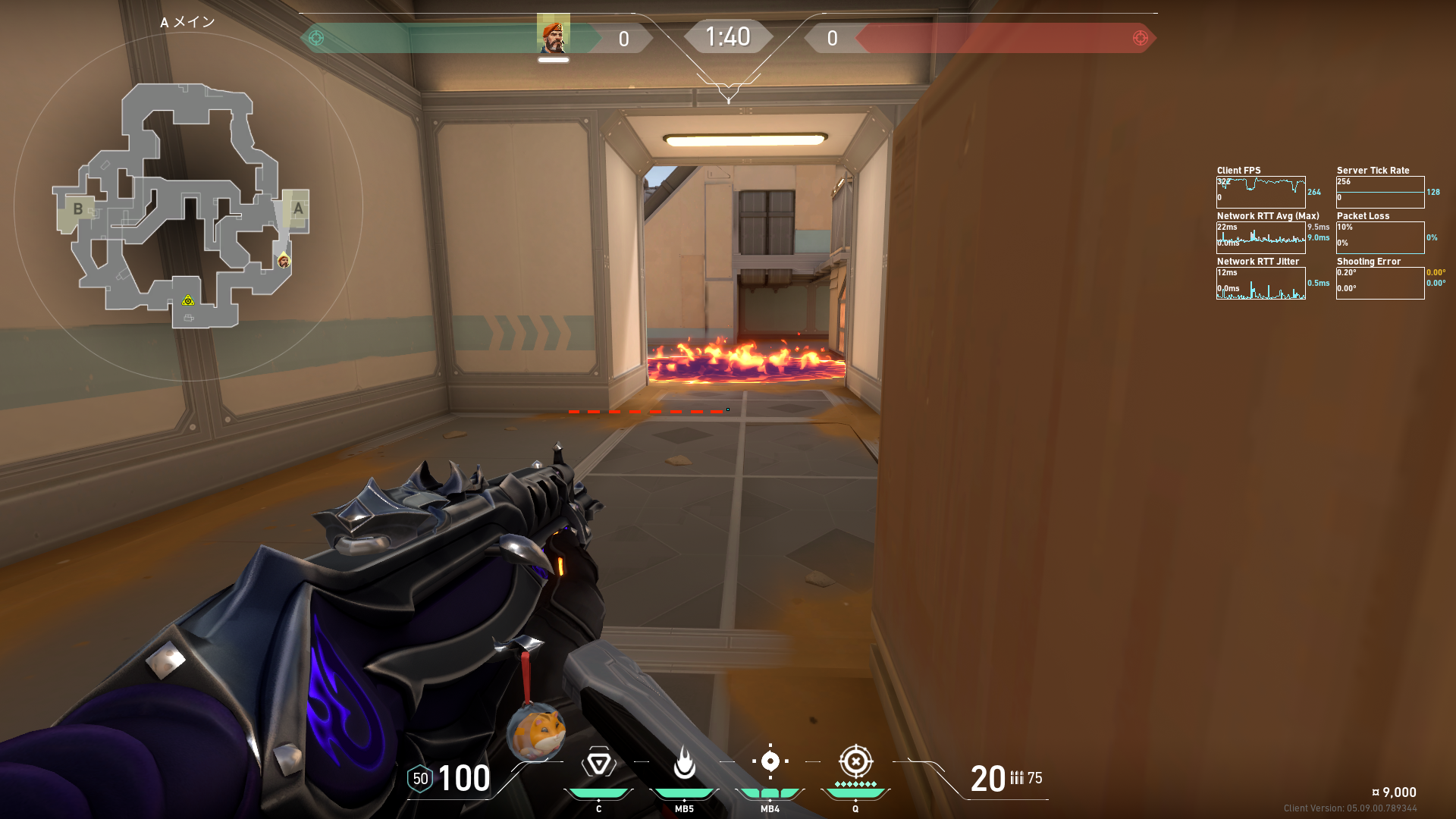Screen dimensions: 1456x819
Task: Click the Client FPS performance graph
Action: click(x=1260, y=192)
